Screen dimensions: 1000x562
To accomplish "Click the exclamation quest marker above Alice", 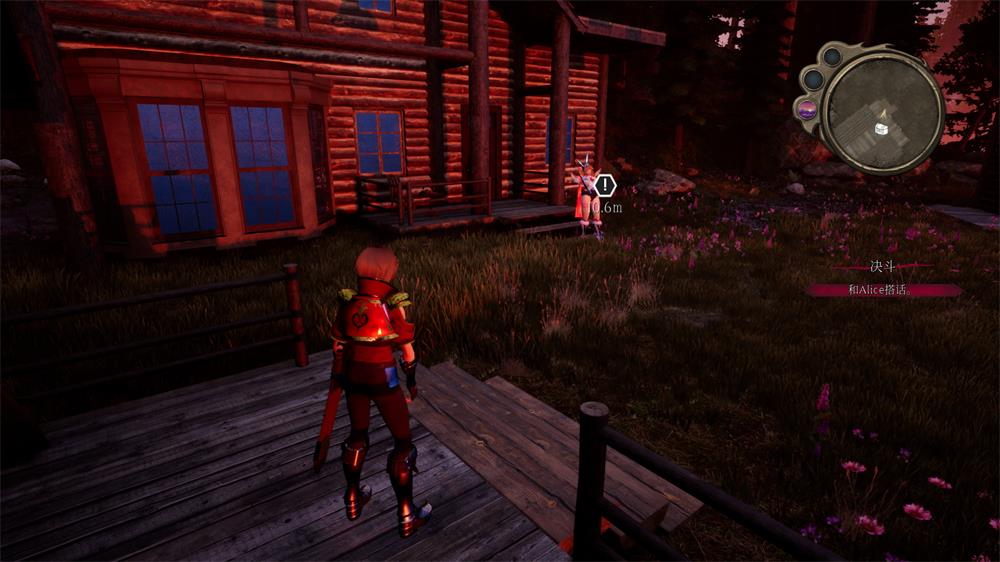I will 605,185.
